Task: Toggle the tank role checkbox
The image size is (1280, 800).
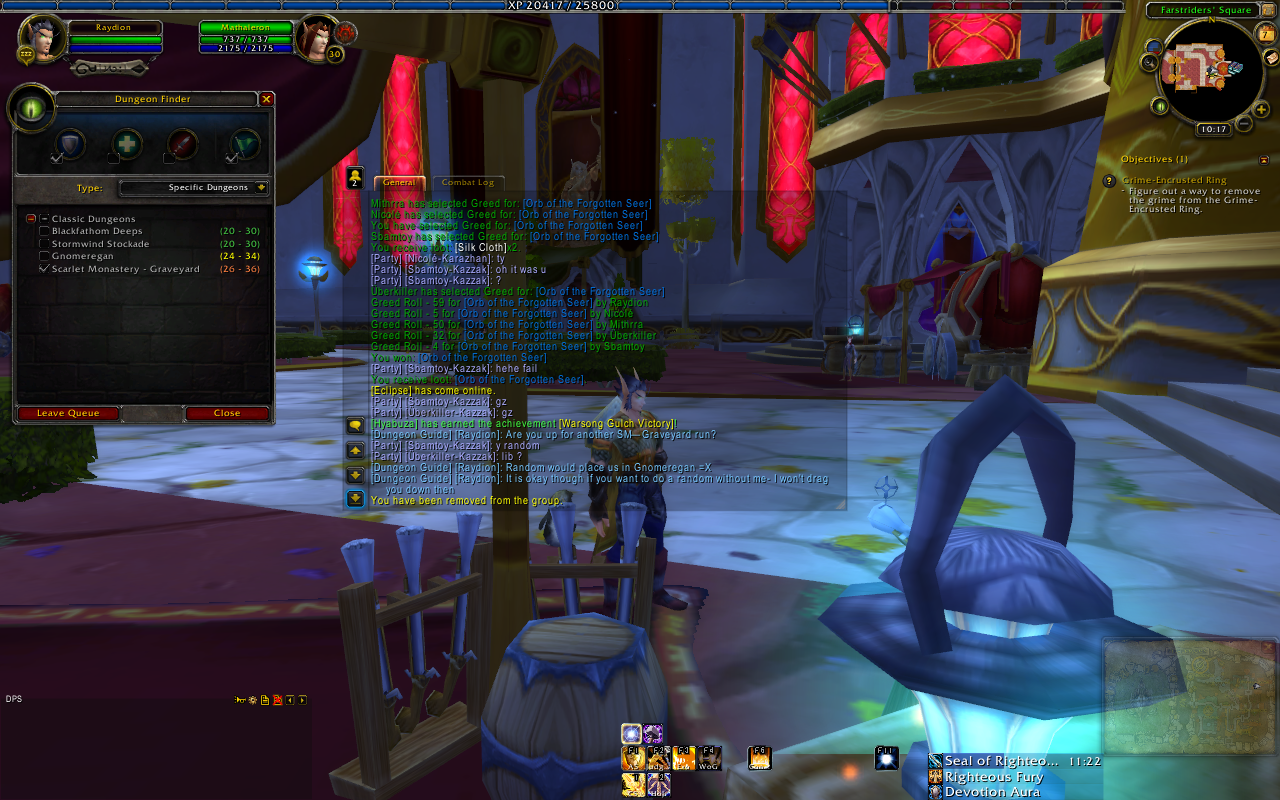Action: tap(57, 158)
